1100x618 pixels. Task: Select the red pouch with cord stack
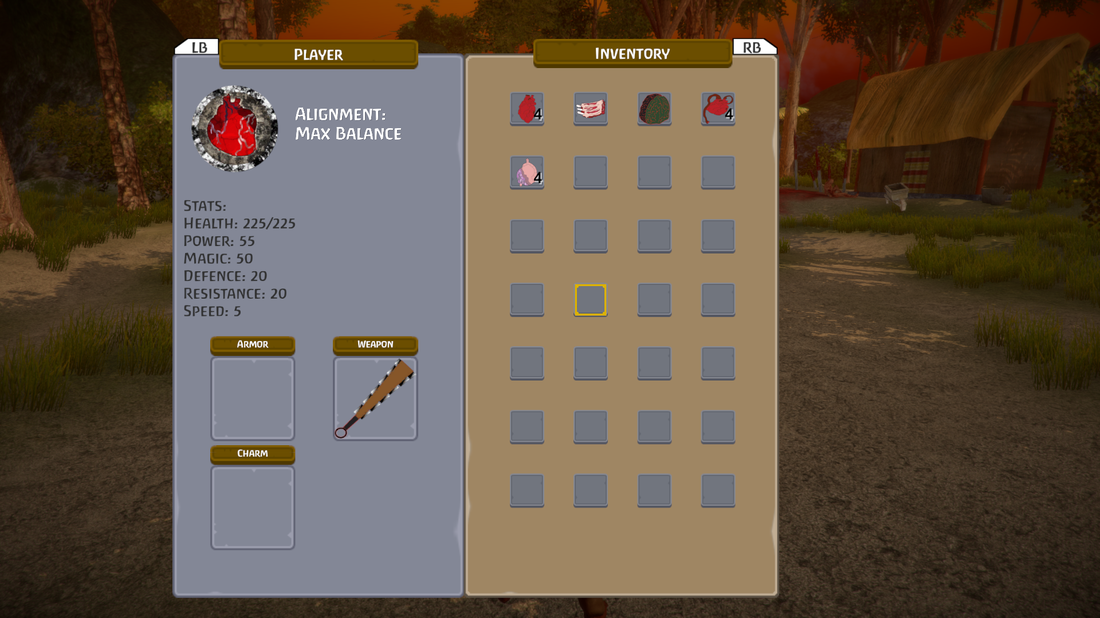point(718,108)
